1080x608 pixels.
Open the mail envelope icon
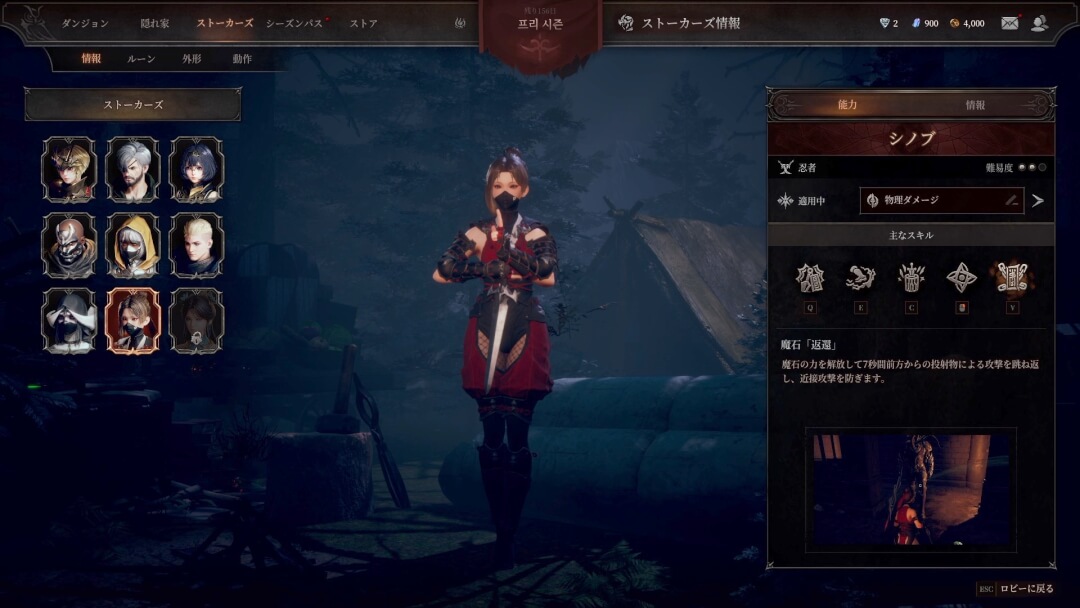pyautogui.click(x=1009, y=23)
